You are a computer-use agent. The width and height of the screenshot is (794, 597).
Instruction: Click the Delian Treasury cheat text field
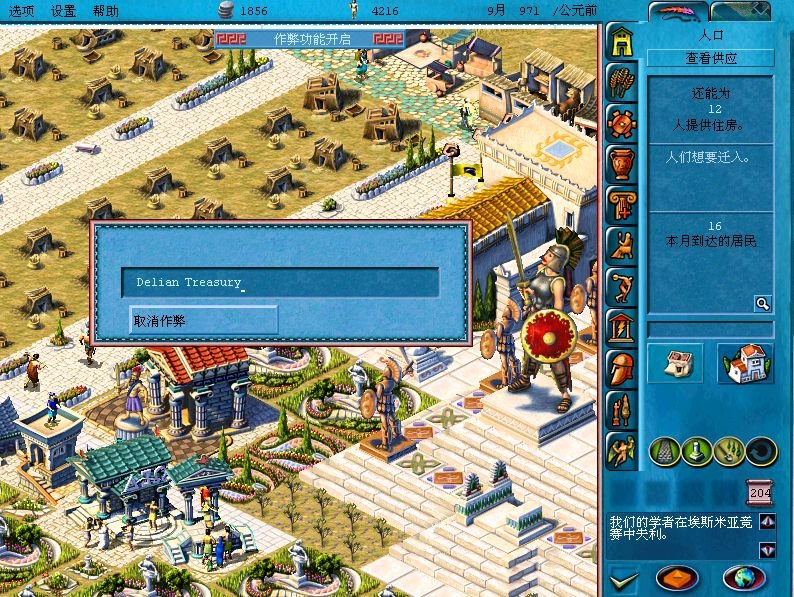(280, 282)
